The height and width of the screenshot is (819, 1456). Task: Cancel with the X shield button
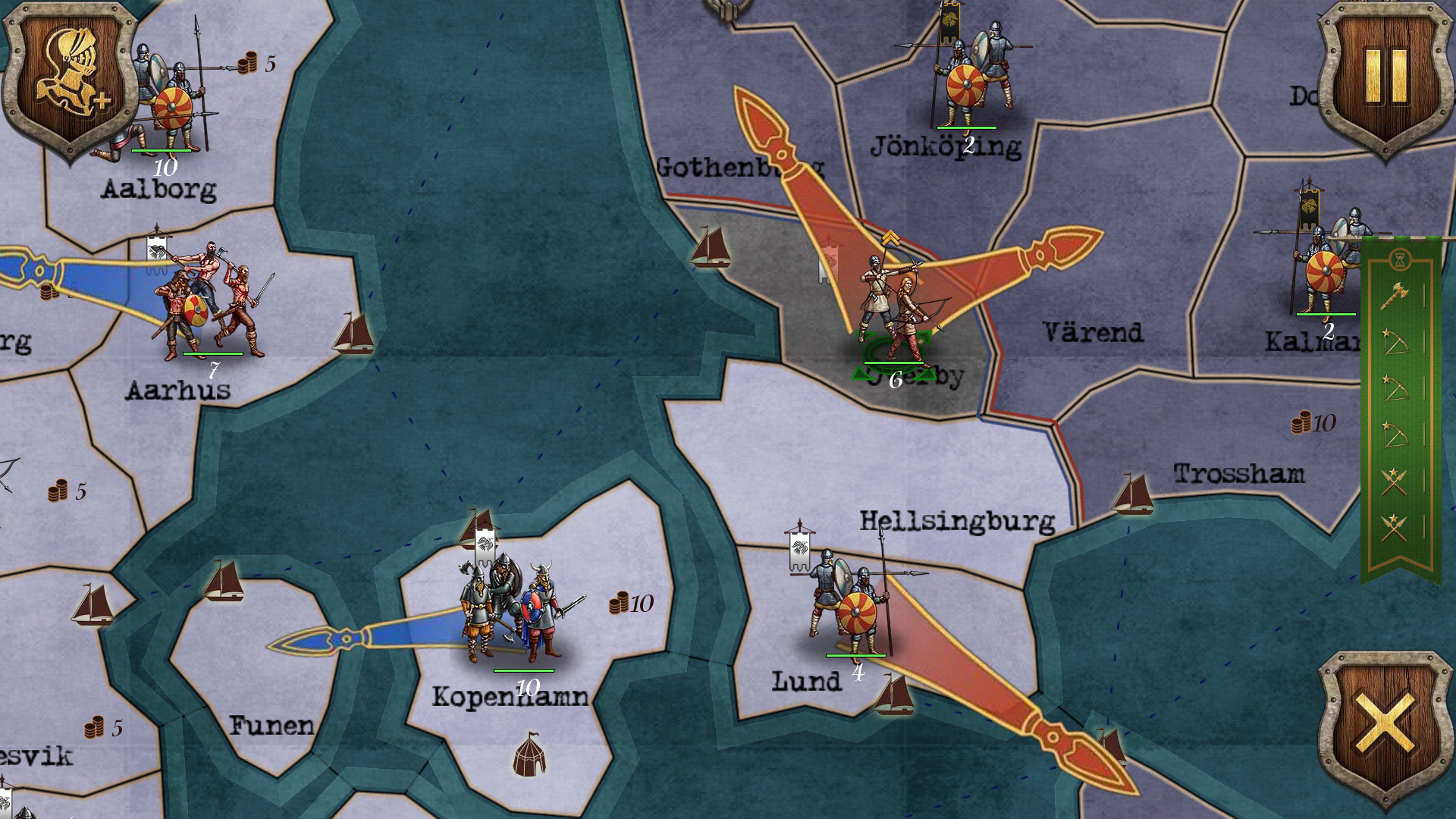point(1385,726)
